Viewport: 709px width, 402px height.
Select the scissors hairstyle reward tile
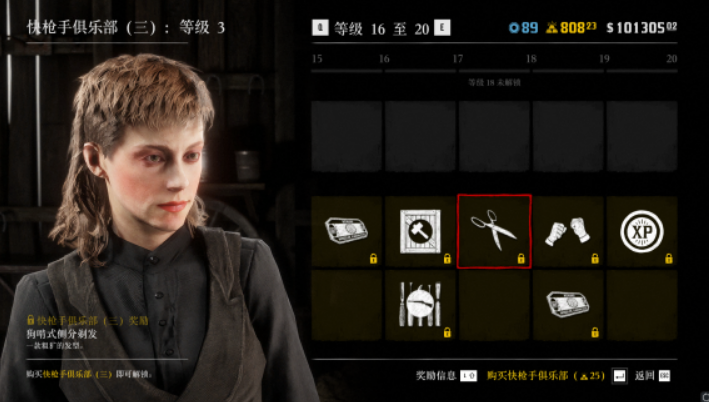tap(494, 231)
